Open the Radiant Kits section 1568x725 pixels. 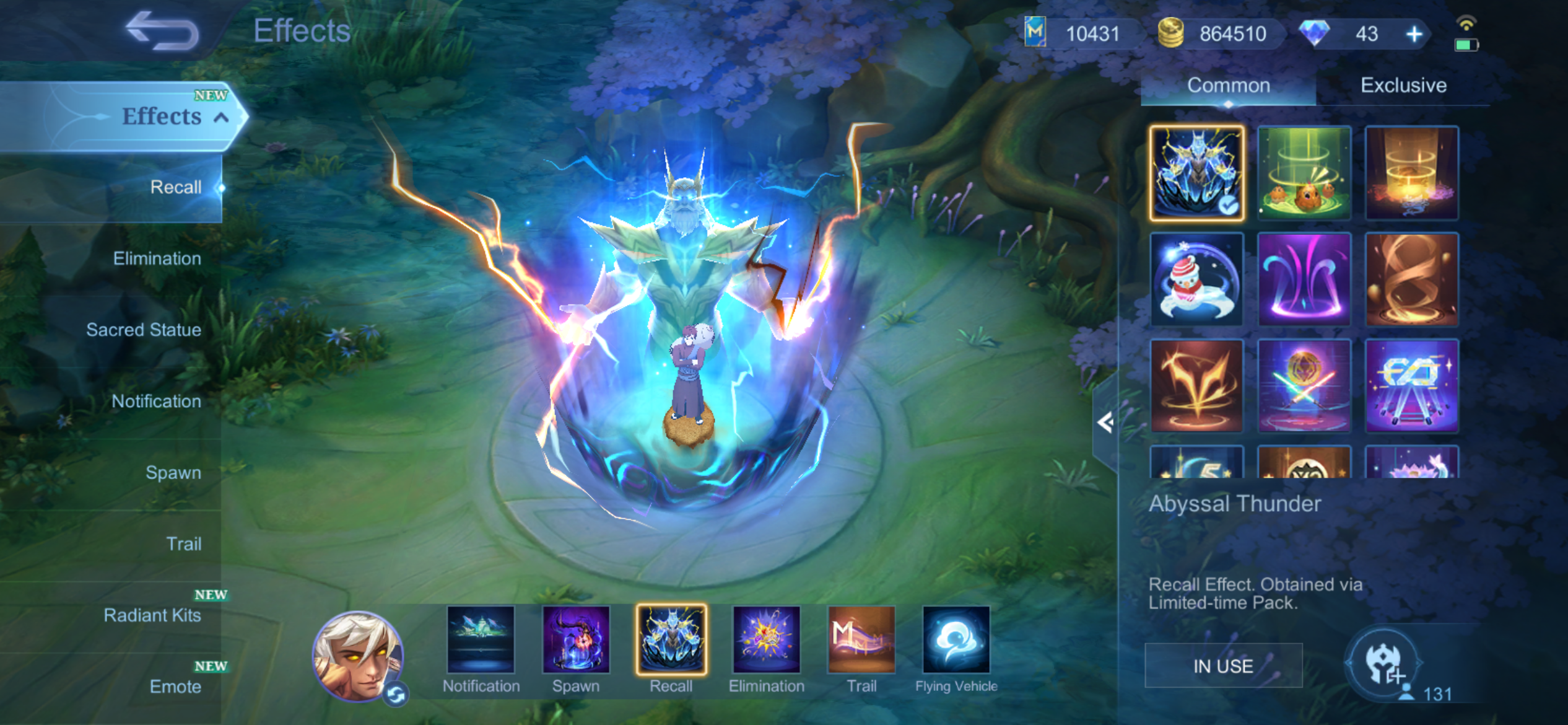tap(152, 615)
